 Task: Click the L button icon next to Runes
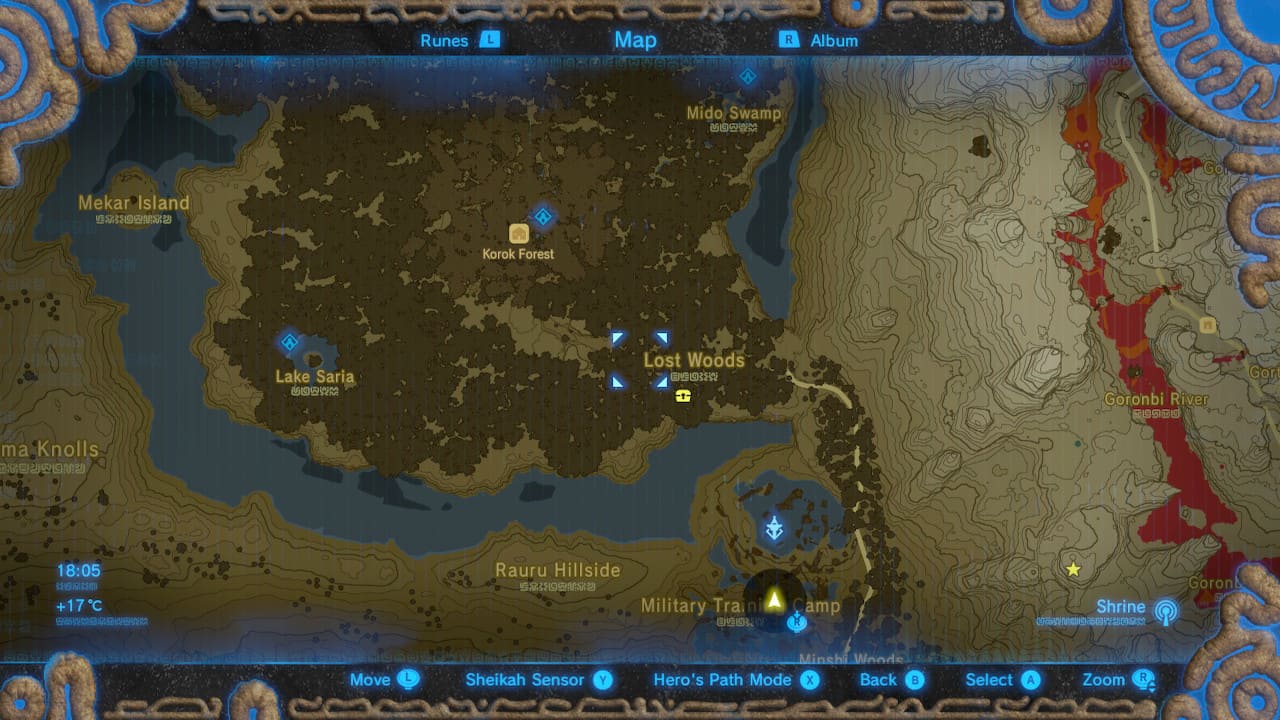click(490, 40)
